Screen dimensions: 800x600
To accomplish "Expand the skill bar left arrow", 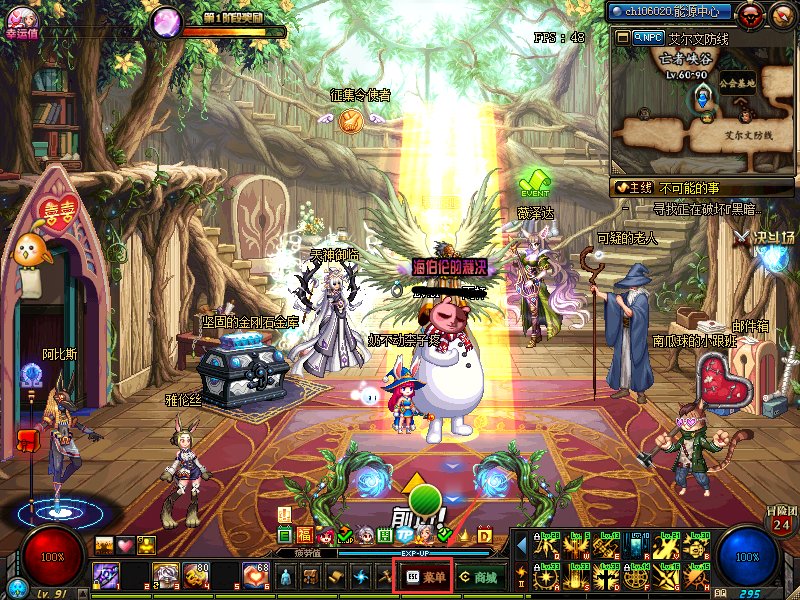I will 521,543.
